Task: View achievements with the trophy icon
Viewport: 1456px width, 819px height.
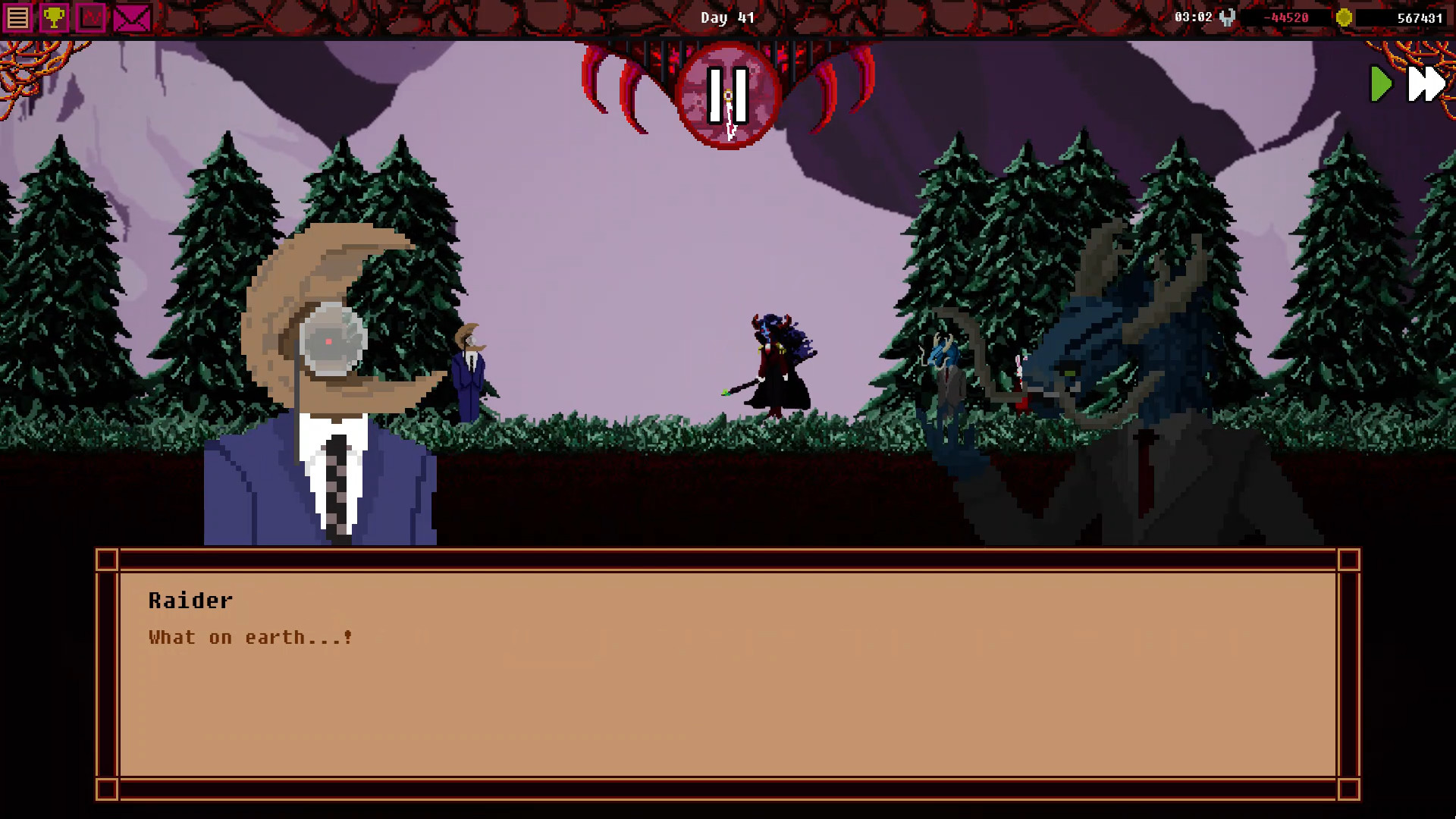Action: (55, 17)
